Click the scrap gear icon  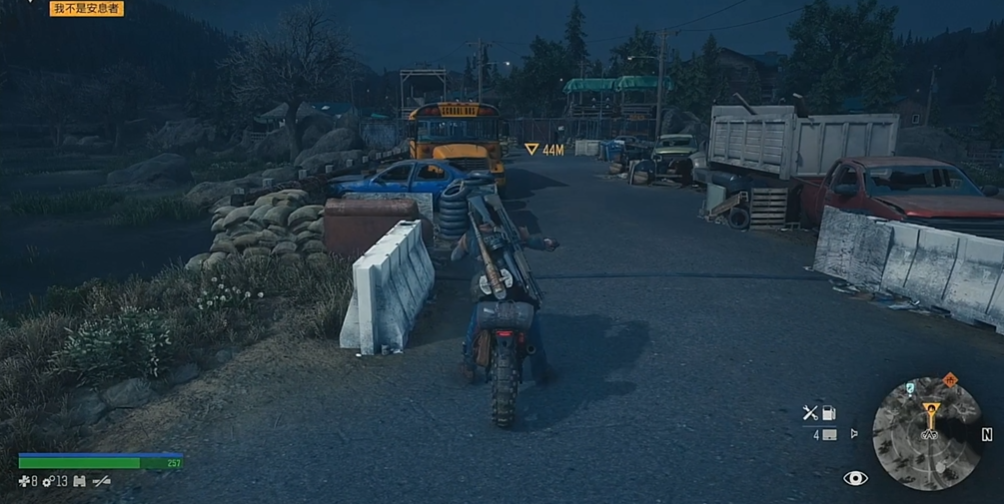point(47,482)
